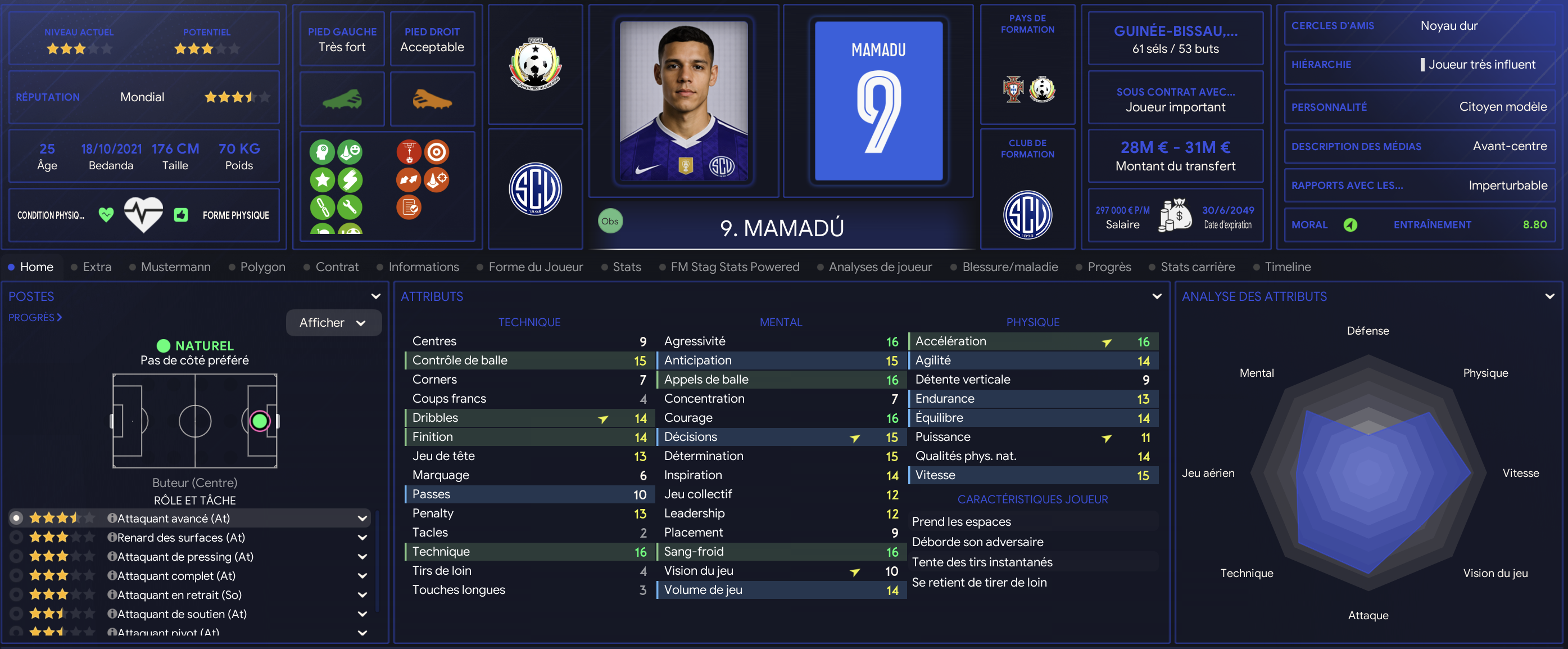Show the Contrat tab
Viewport: 1568px width, 649px height.
(337, 267)
